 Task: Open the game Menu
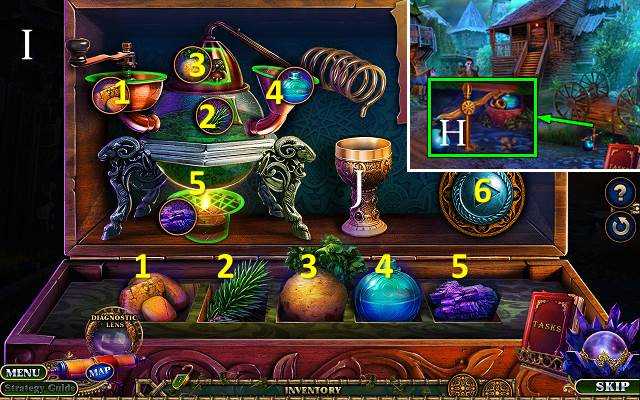pos(21,372)
